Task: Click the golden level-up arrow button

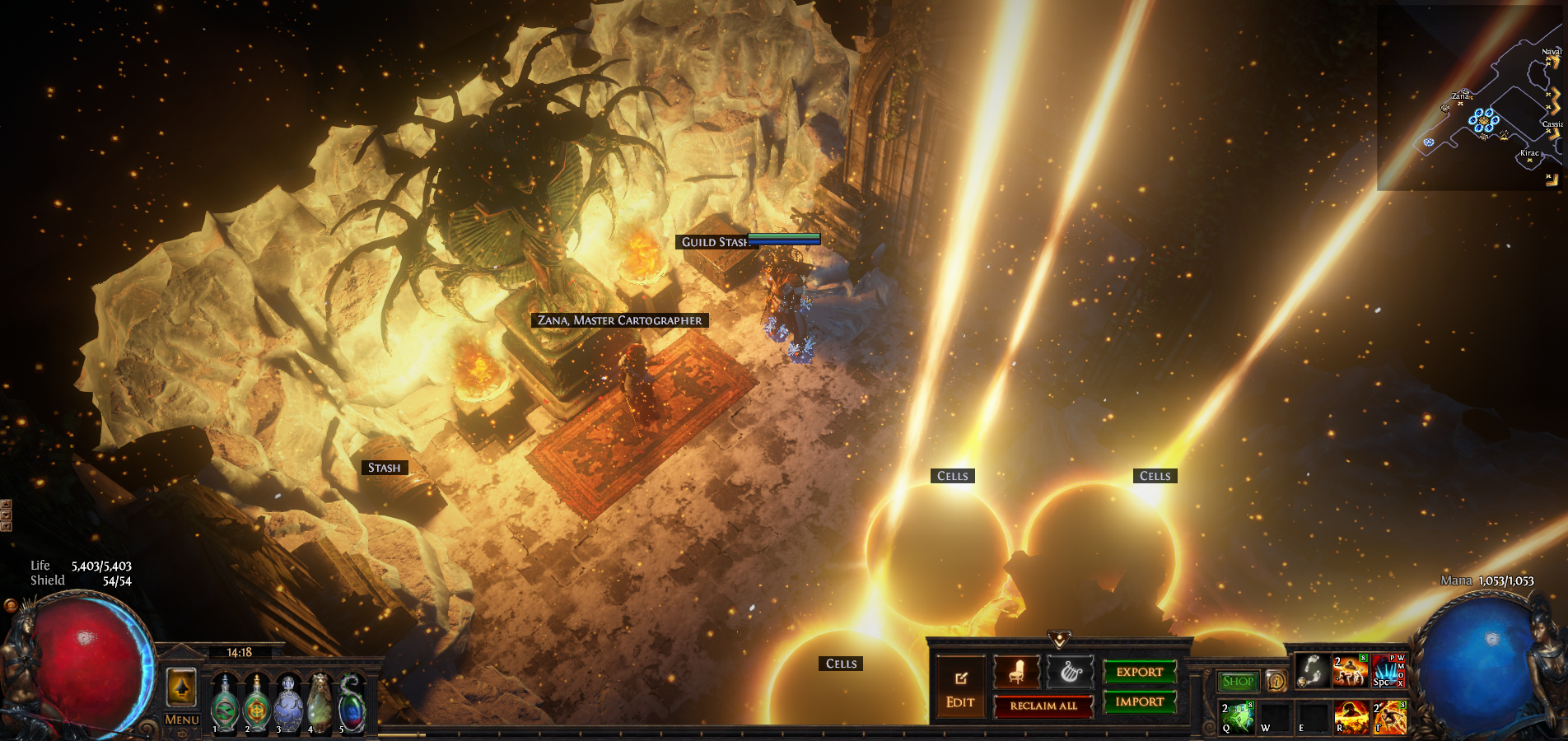Action: (x=181, y=687)
